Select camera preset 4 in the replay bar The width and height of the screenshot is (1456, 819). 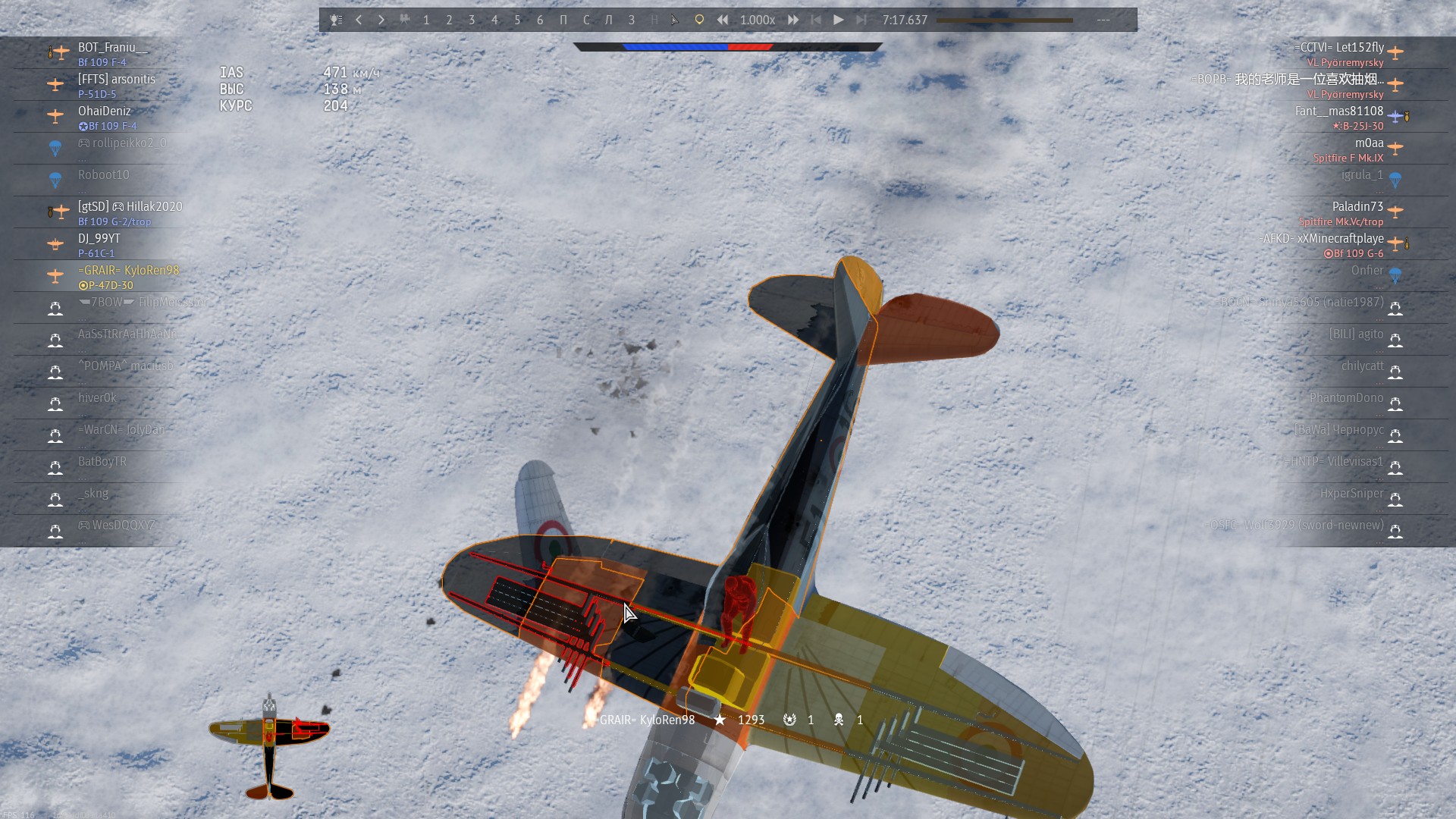[x=494, y=20]
